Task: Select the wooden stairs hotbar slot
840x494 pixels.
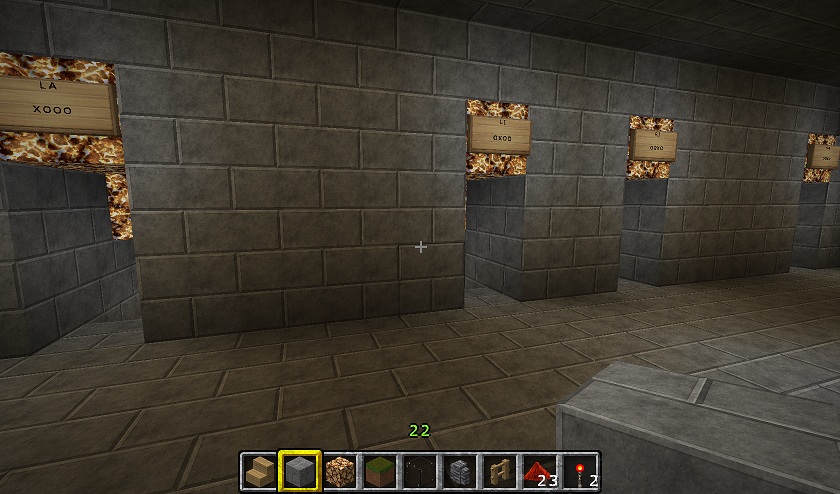Action: coord(258,471)
